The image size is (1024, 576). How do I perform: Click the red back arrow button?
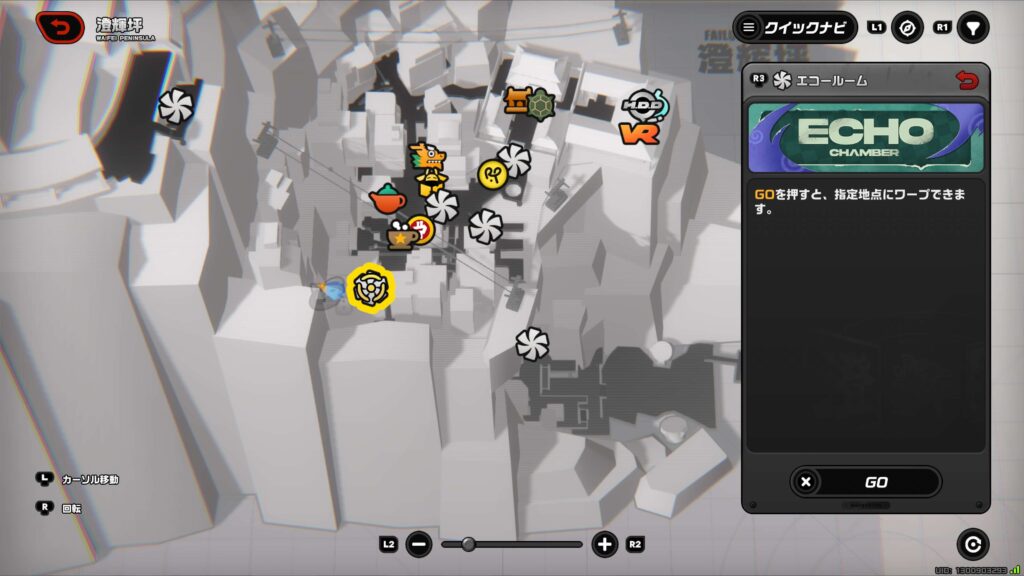pos(60,27)
